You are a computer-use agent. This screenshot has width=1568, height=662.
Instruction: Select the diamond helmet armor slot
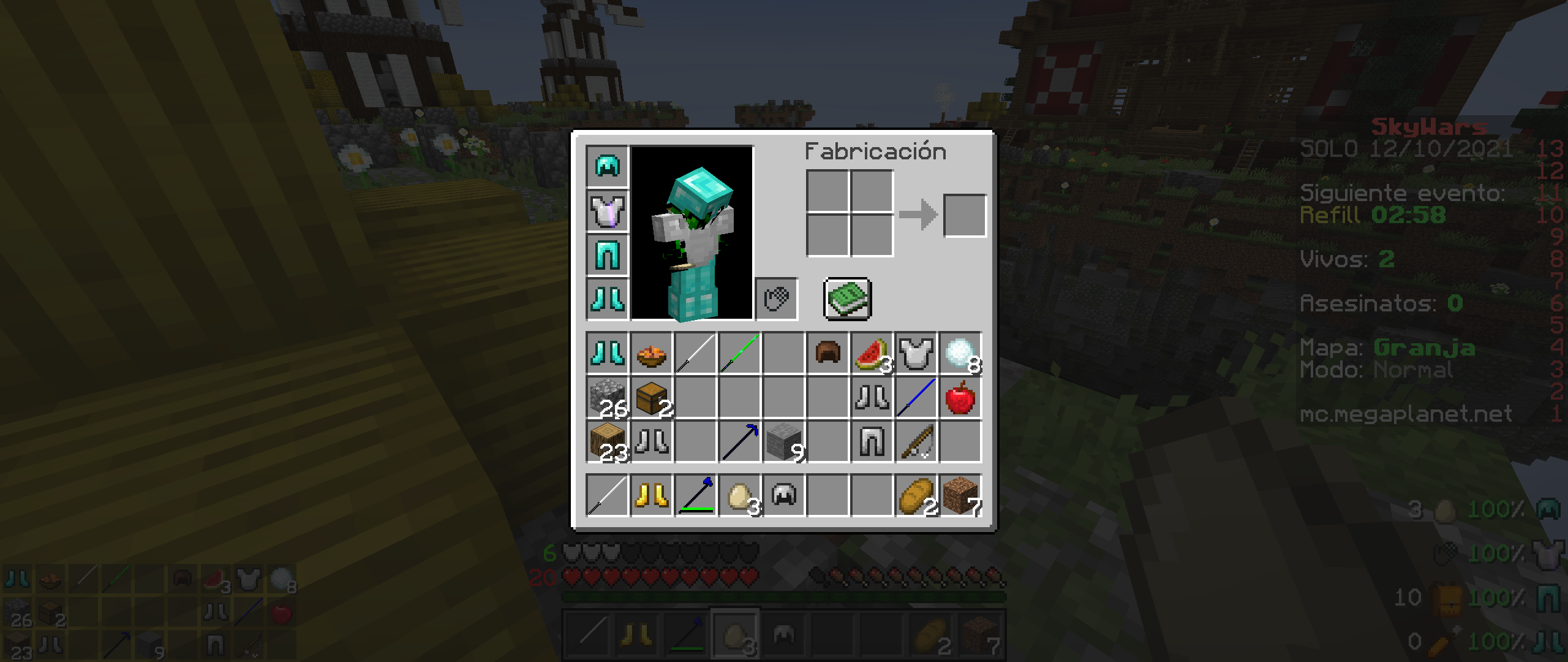click(x=608, y=167)
